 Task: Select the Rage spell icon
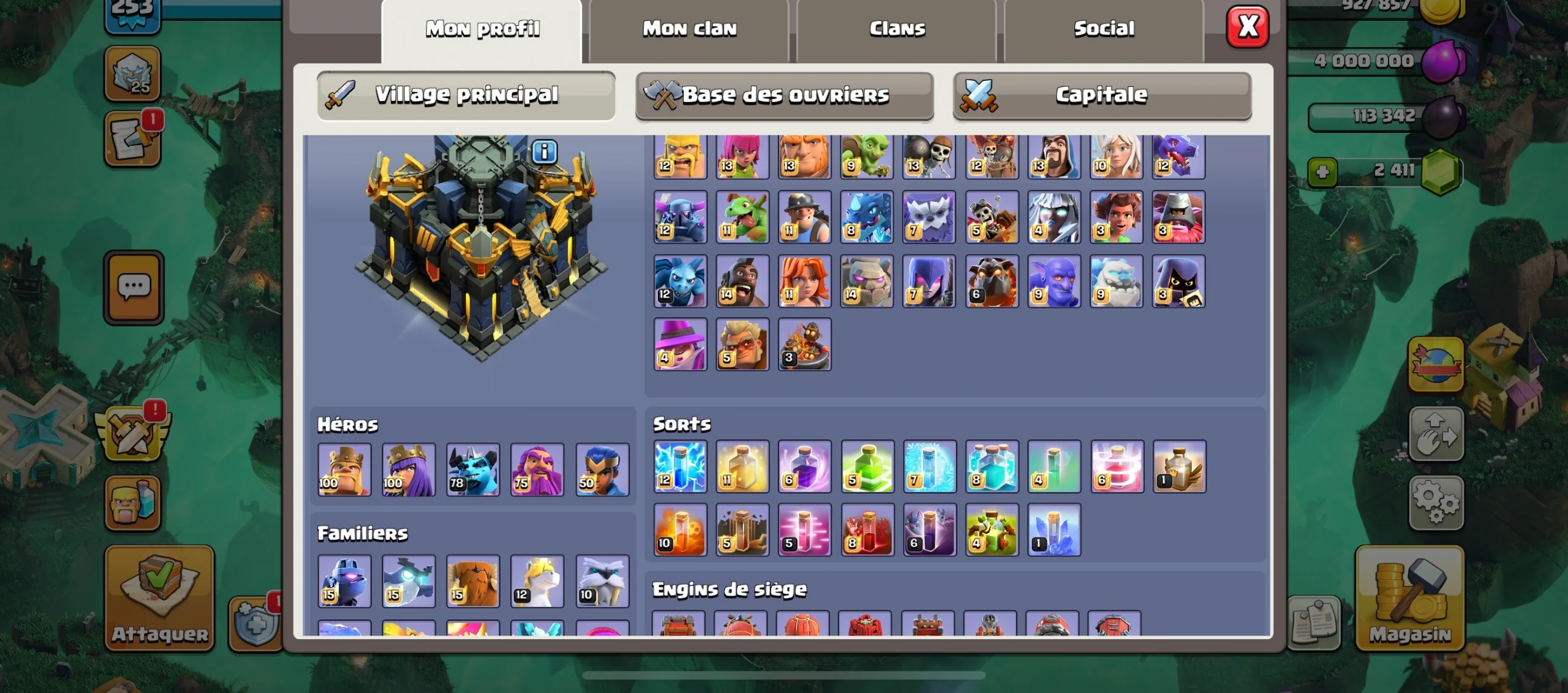point(804,468)
